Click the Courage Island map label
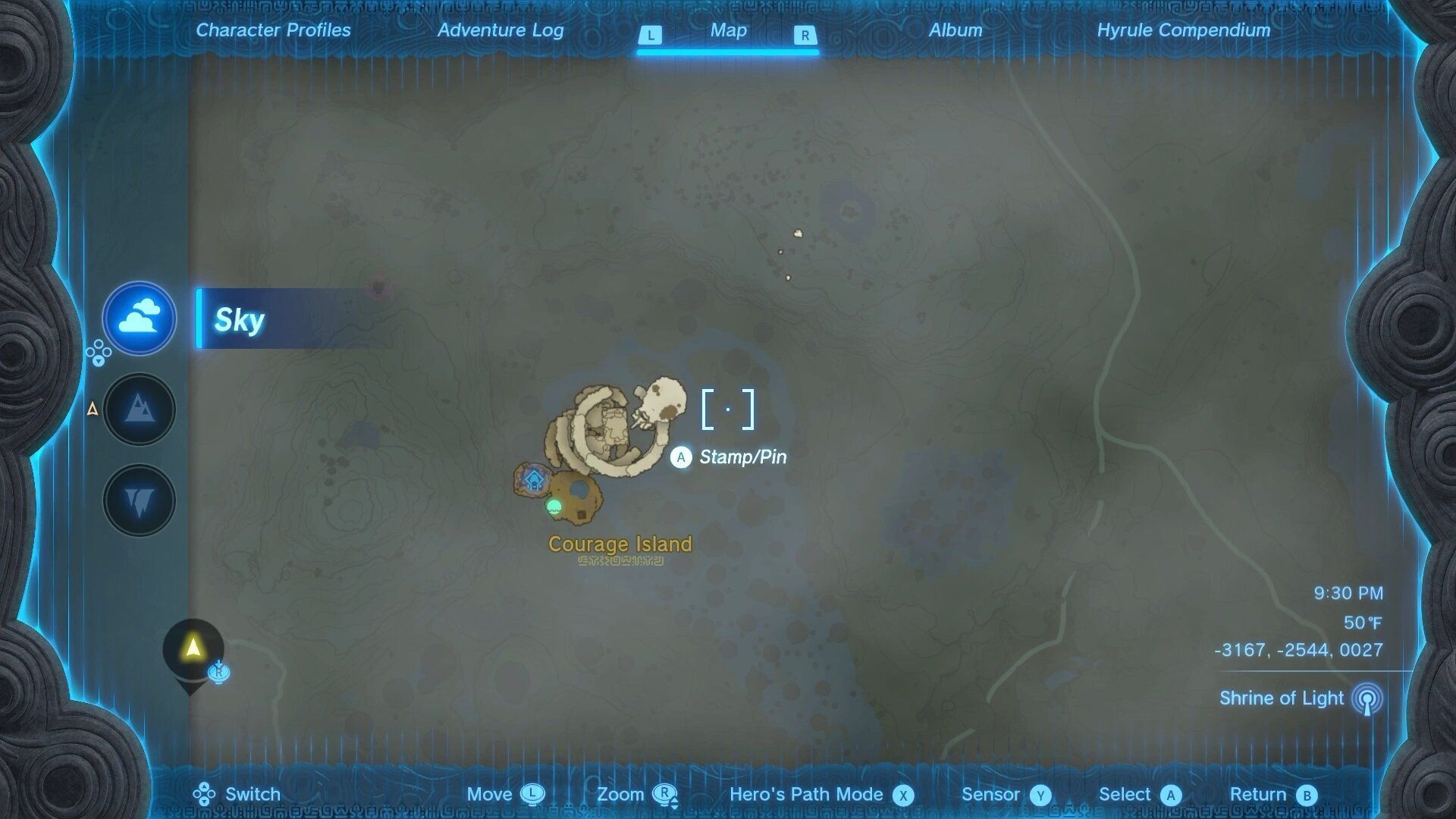 (x=619, y=544)
